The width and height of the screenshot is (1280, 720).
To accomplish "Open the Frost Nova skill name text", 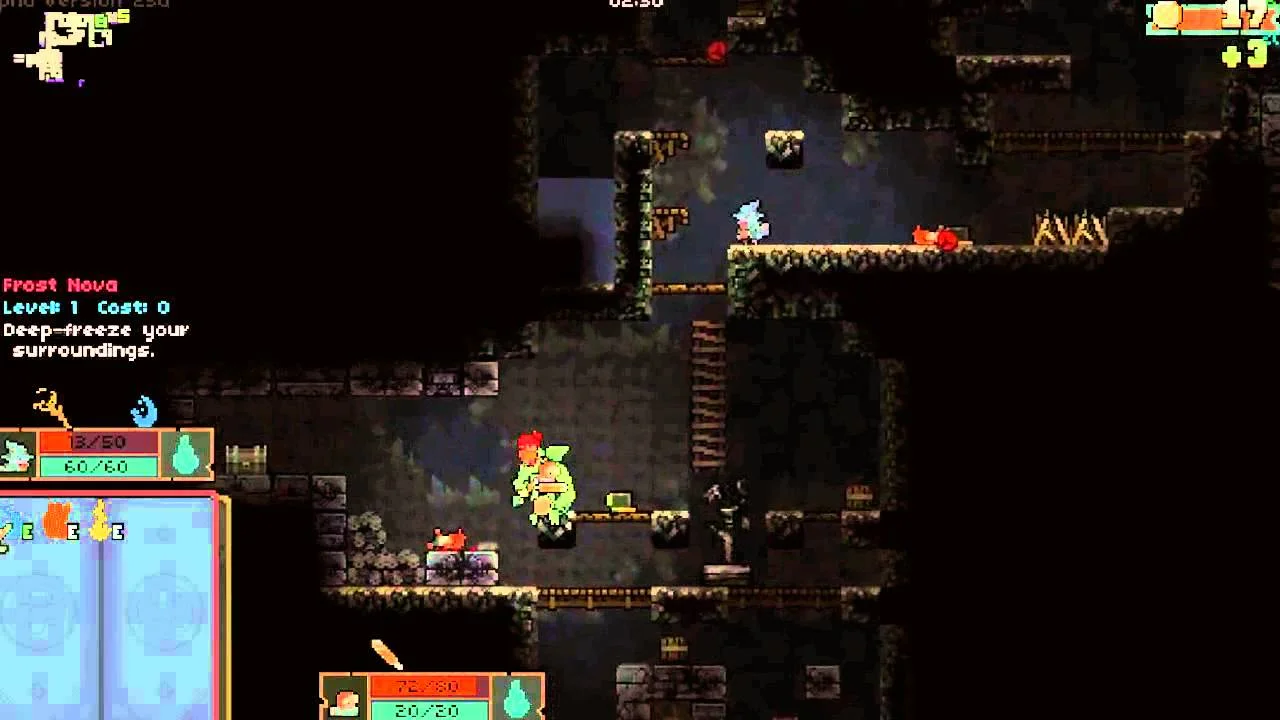I will pos(60,284).
